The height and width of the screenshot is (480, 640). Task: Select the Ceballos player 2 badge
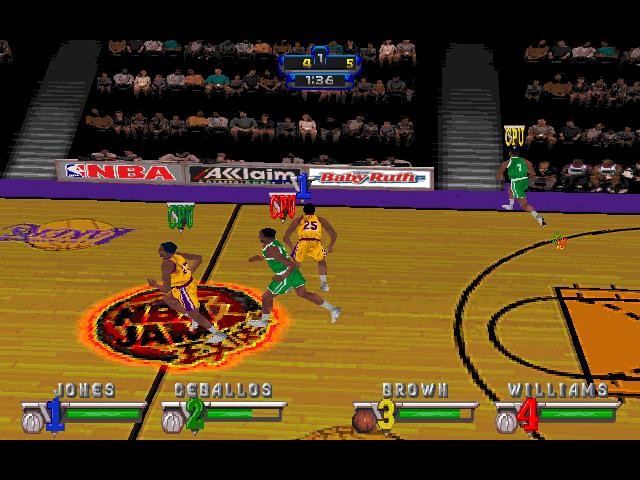(194, 414)
